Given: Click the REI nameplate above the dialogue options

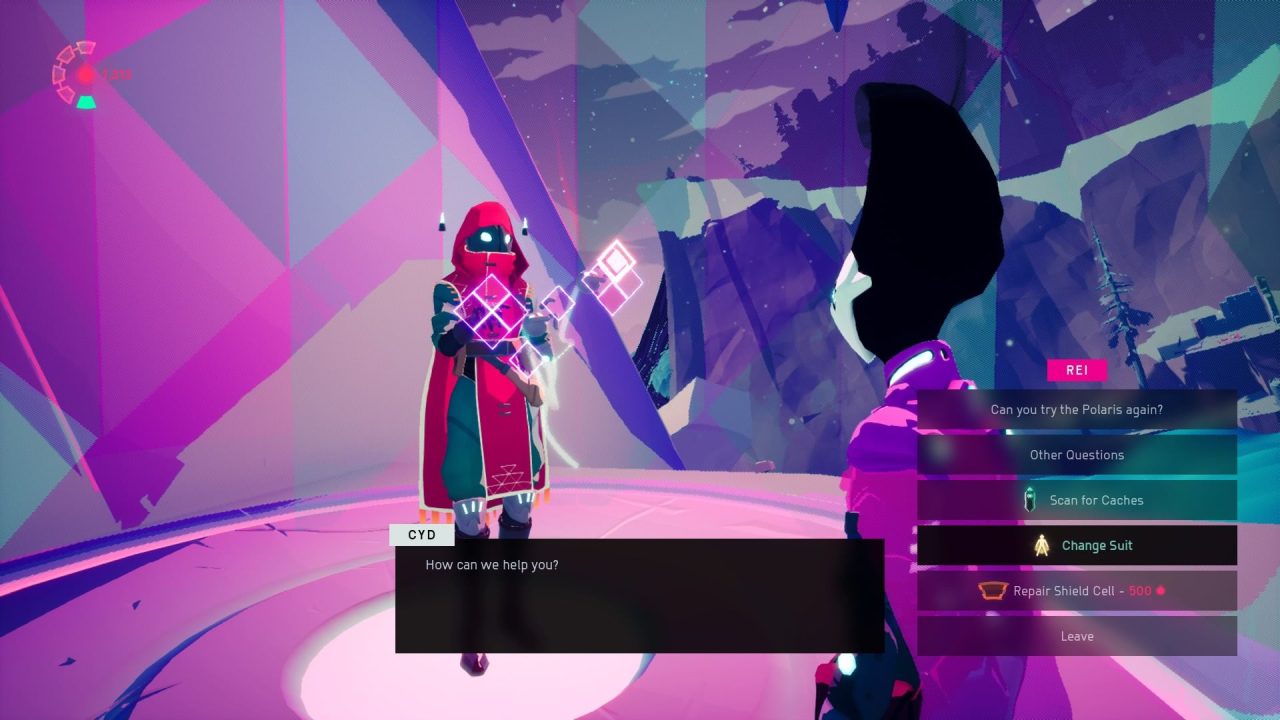Looking at the screenshot, I should tap(1077, 370).
